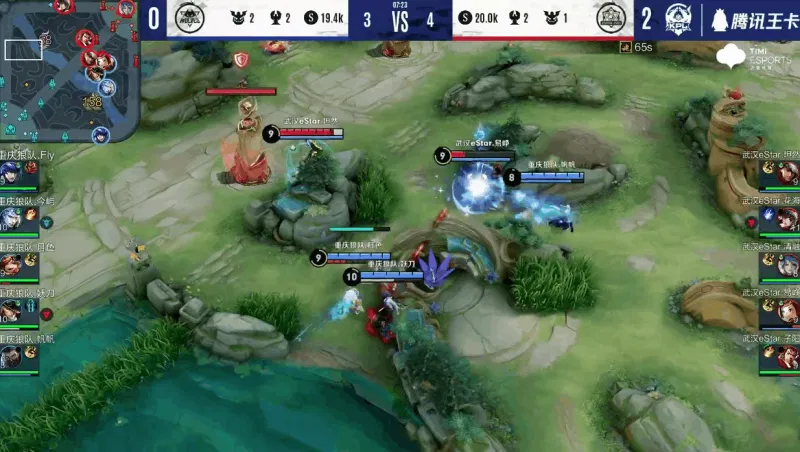Click the minimap in the corner

68,70
